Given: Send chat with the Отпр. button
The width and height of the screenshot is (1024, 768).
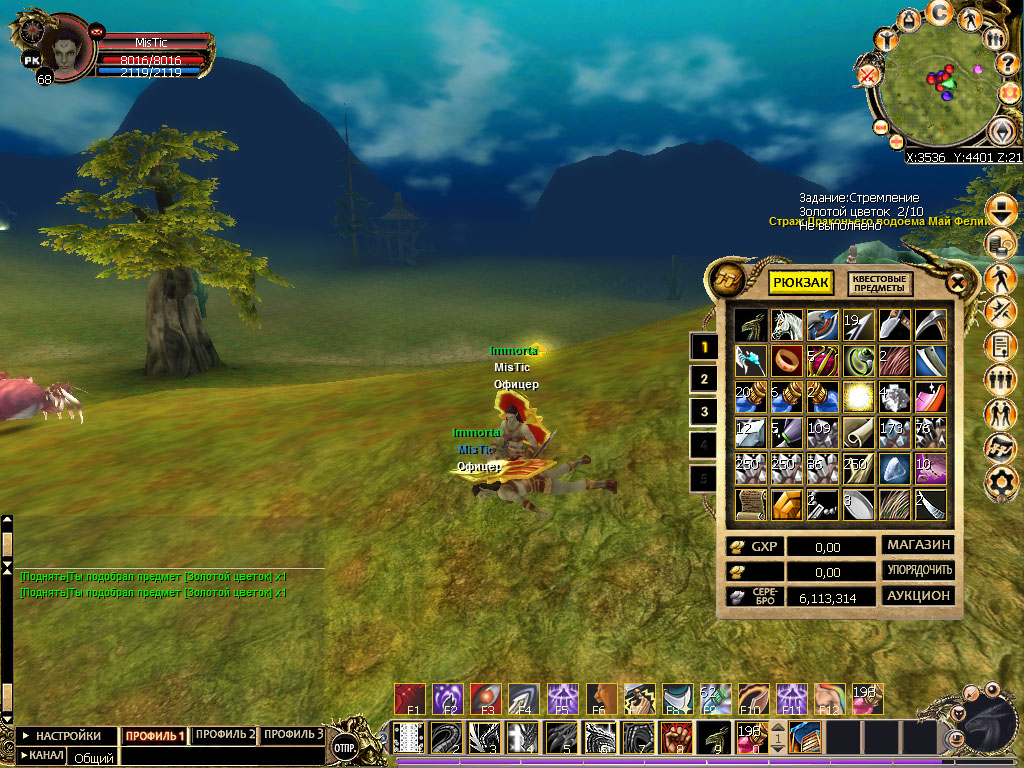Looking at the screenshot, I should [346, 747].
